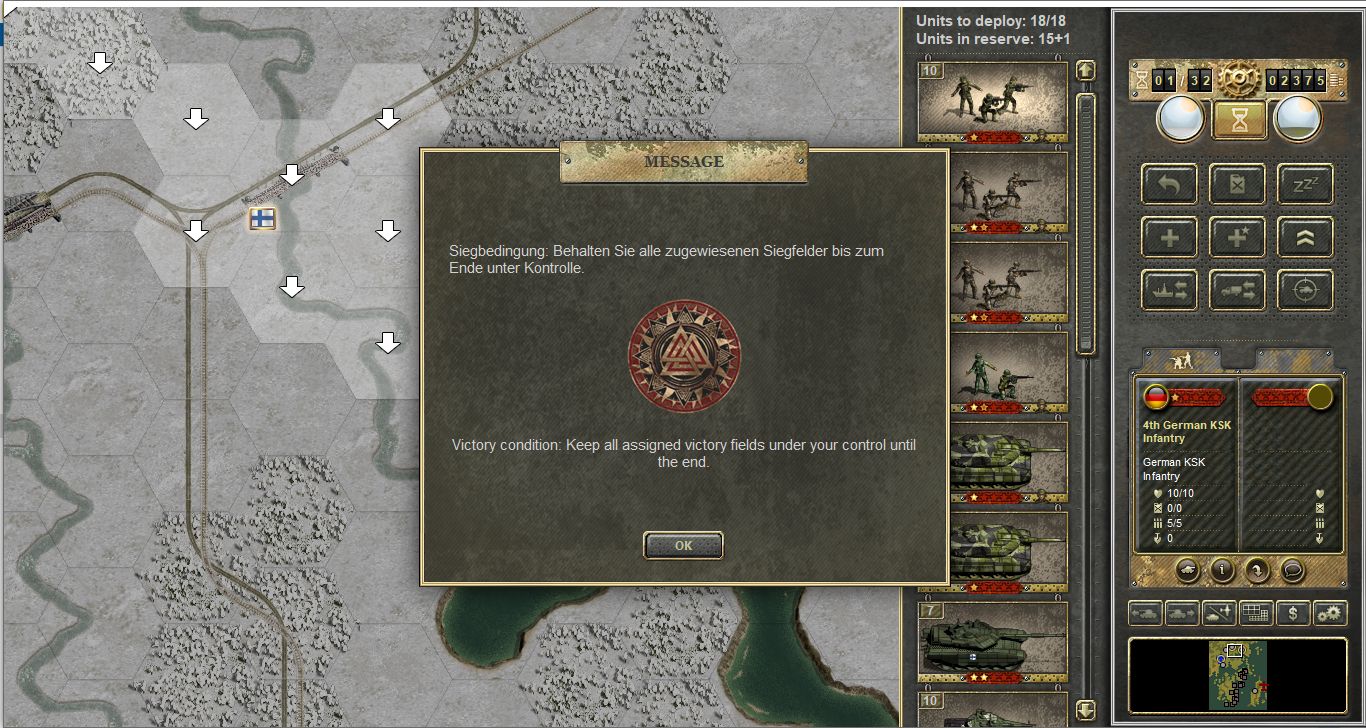Click the hourglass end turn button
Viewport: 1366px width, 728px height.
(x=1240, y=119)
